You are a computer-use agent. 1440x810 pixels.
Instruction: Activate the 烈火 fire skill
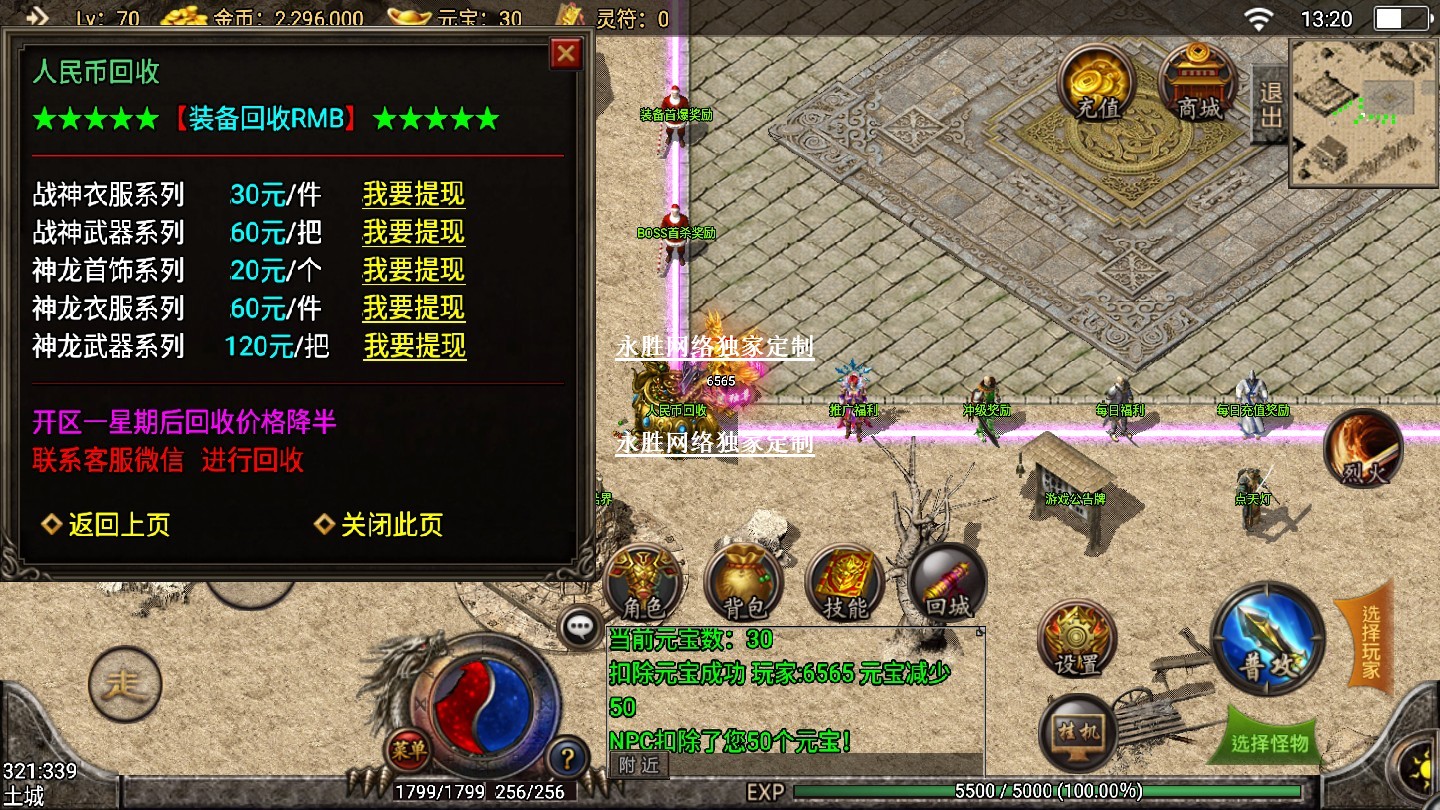[1362, 450]
